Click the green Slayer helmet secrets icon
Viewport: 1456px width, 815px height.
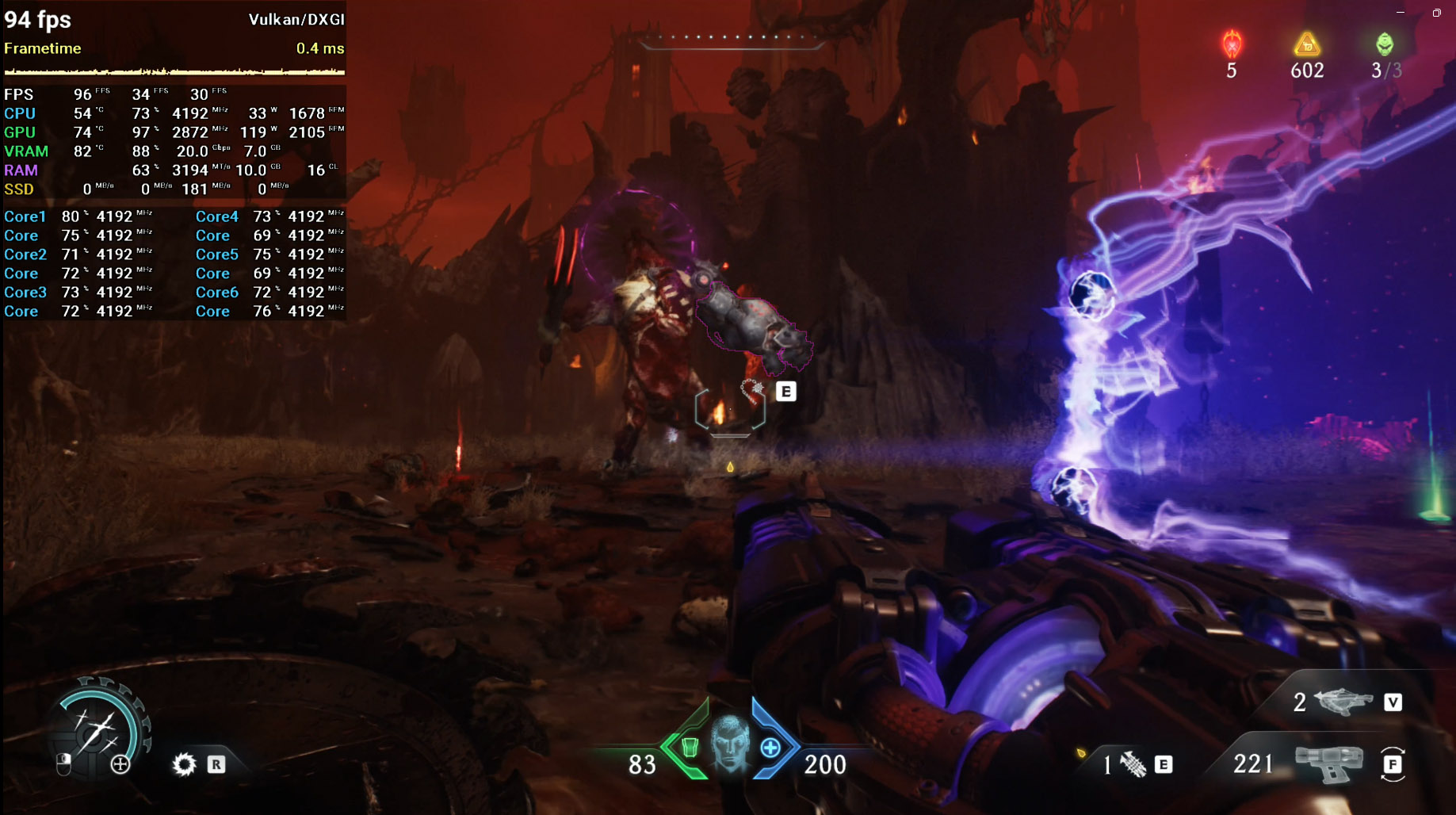coord(1385,44)
